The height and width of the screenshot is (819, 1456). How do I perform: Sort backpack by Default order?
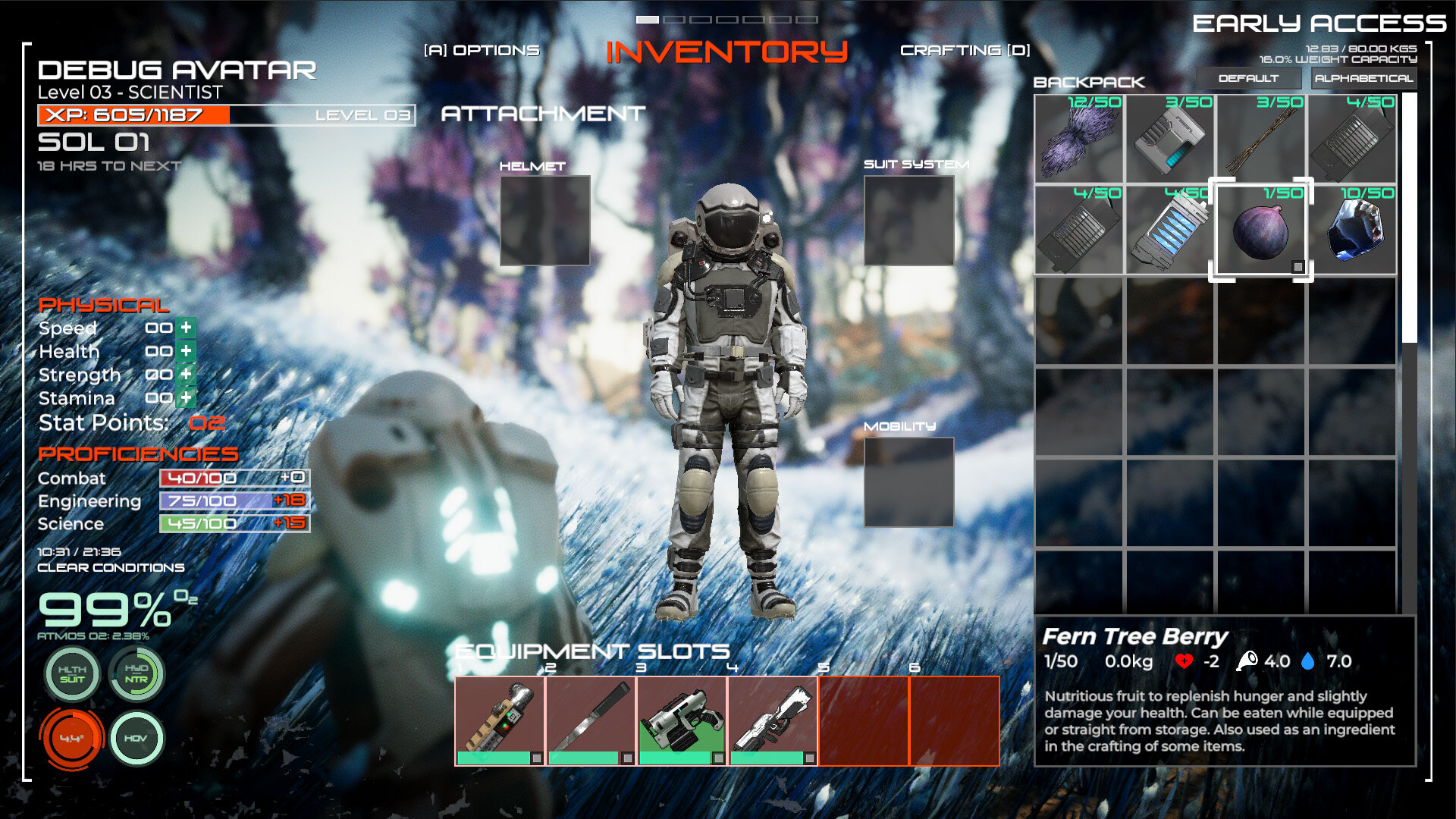[x=1248, y=78]
